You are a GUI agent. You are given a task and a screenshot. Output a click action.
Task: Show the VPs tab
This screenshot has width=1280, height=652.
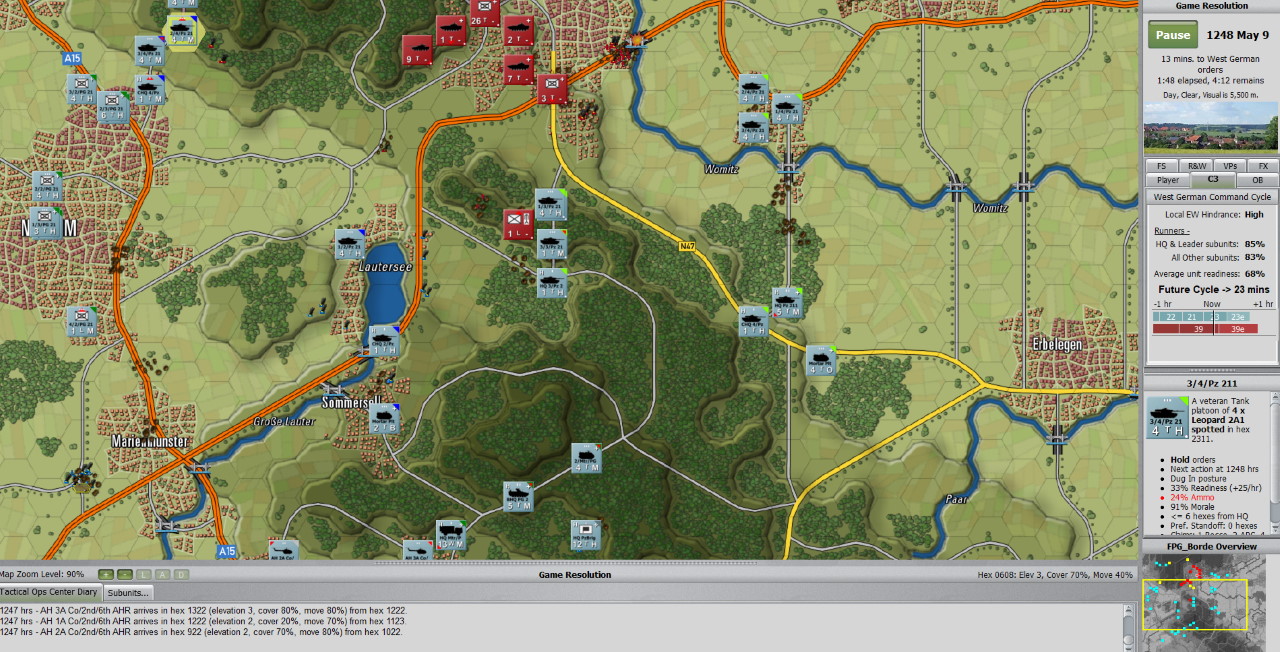pyautogui.click(x=1229, y=166)
